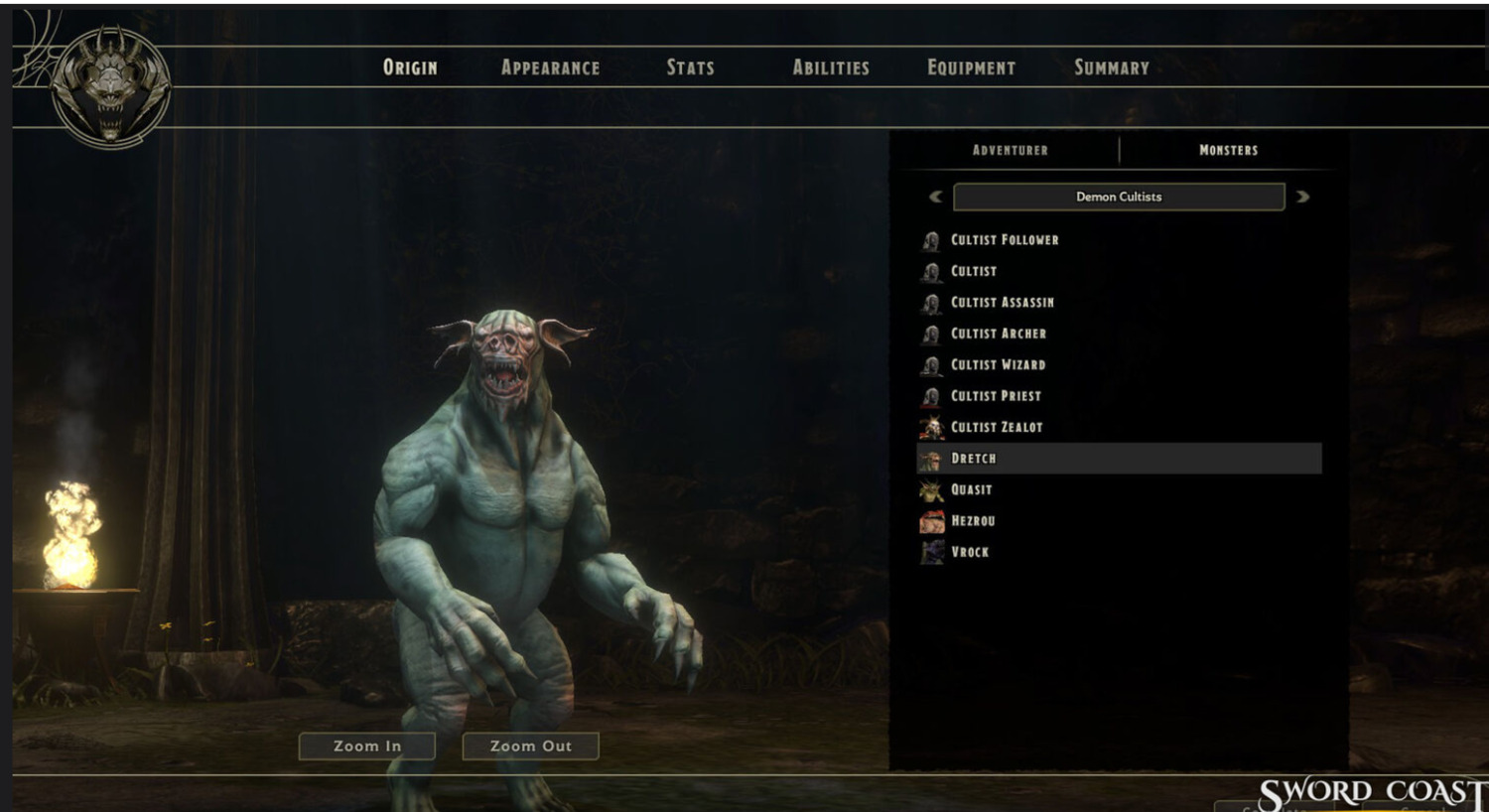This screenshot has height=812, width=1489.
Task: Go to the Abilities tab
Action: click(x=831, y=68)
